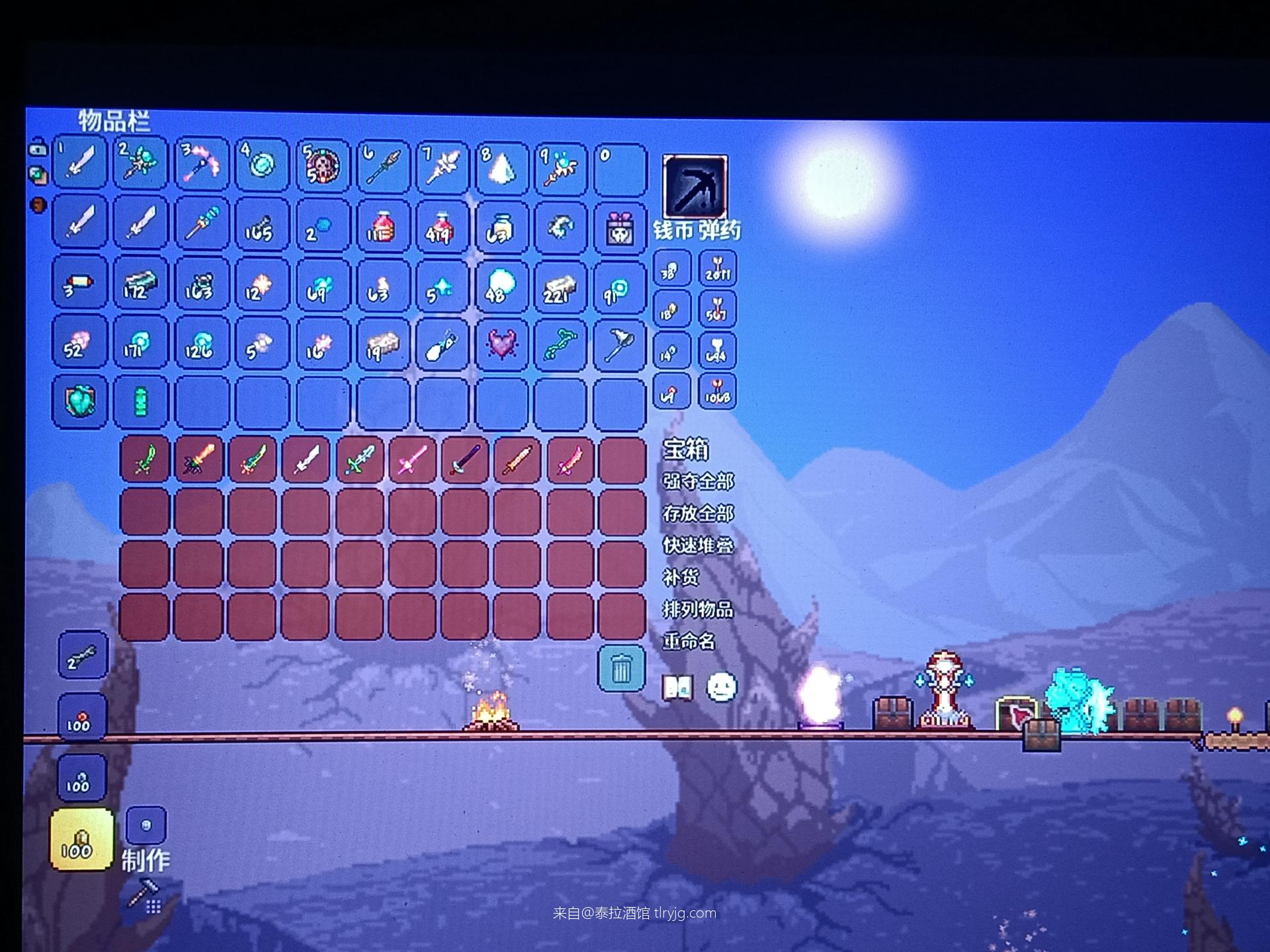Select hotbar slot 8 white cone item
The width and height of the screenshot is (1270, 952).
pyautogui.click(x=501, y=167)
